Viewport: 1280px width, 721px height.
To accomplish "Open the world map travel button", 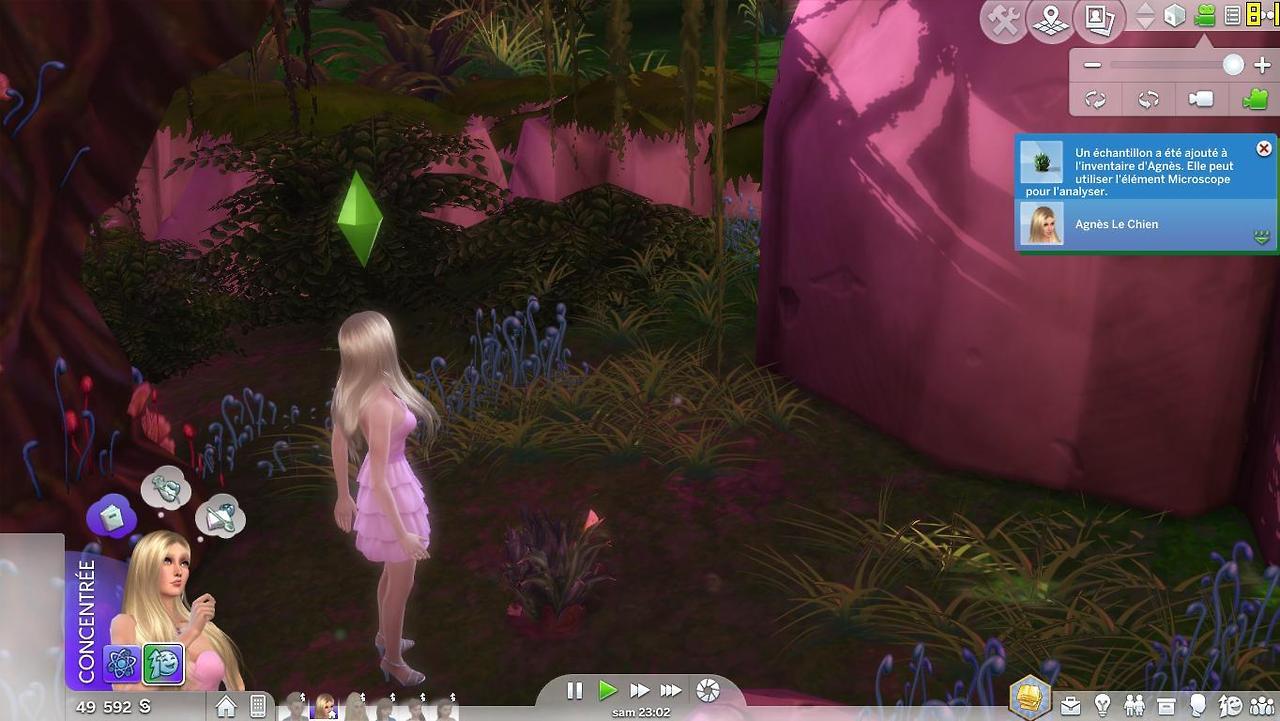I will coord(1050,19).
